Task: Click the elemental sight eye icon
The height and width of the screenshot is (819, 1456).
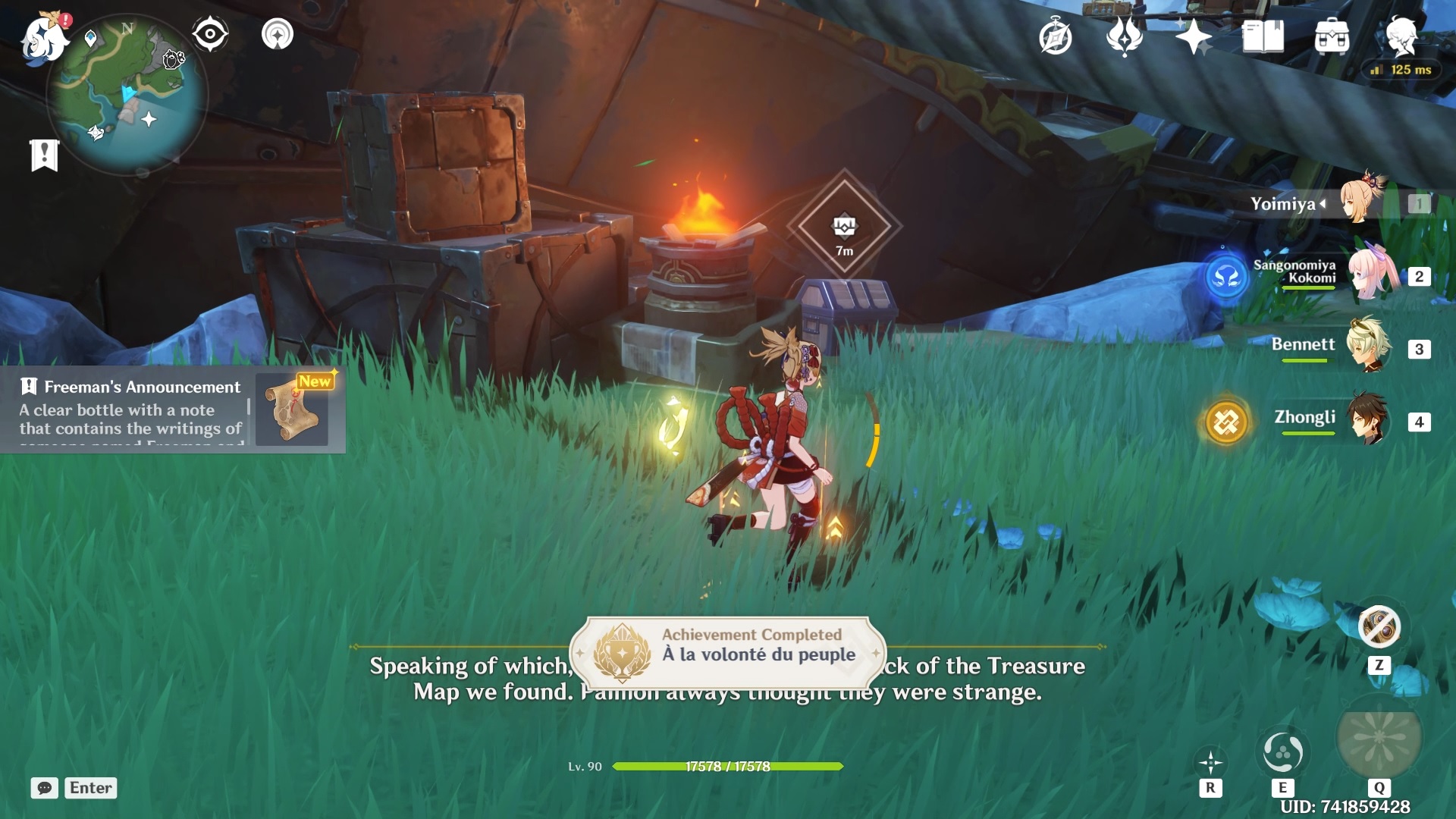Action: point(210,33)
